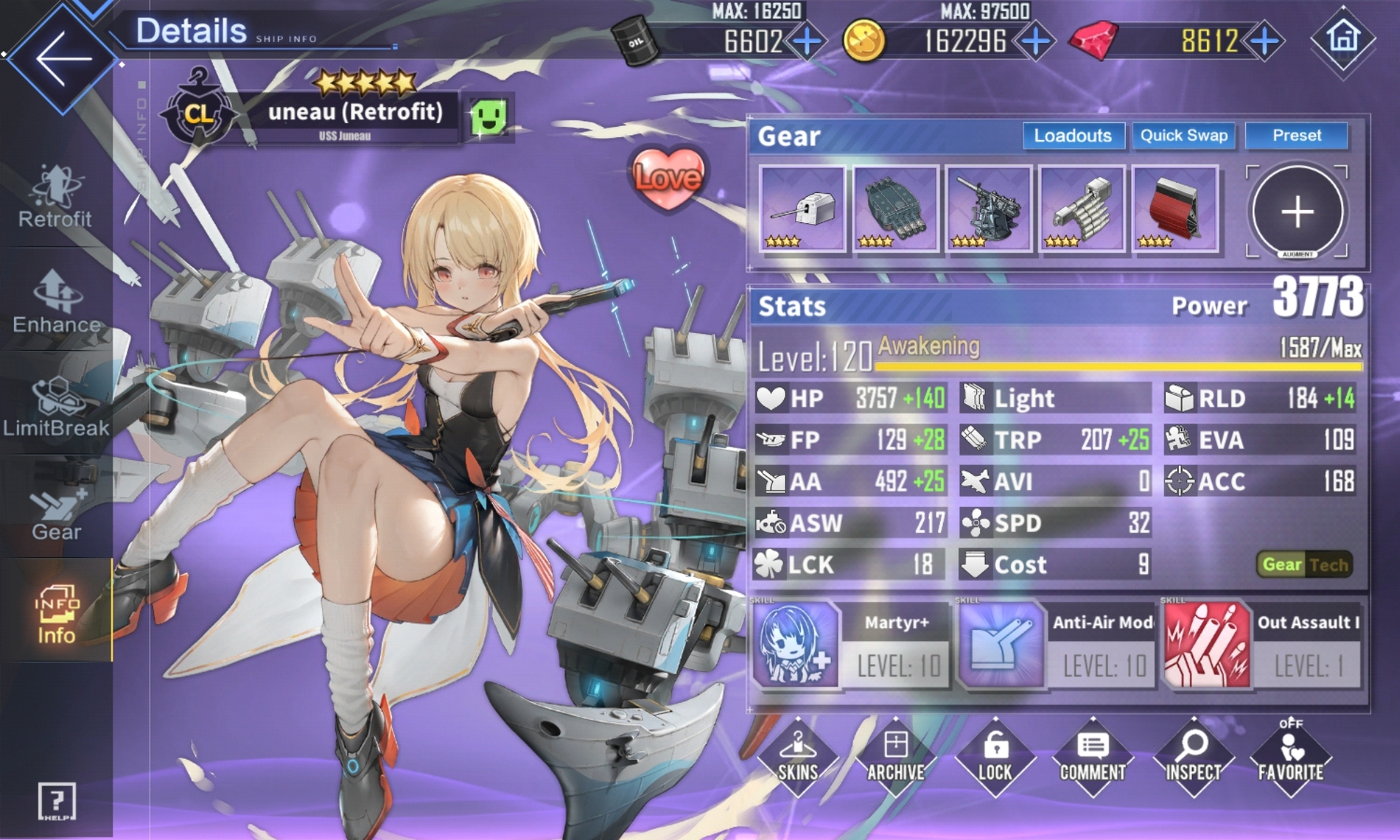The width and height of the screenshot is (1400, 840).
Task: Add more oil with the plus button
Action: pos(806,41)
